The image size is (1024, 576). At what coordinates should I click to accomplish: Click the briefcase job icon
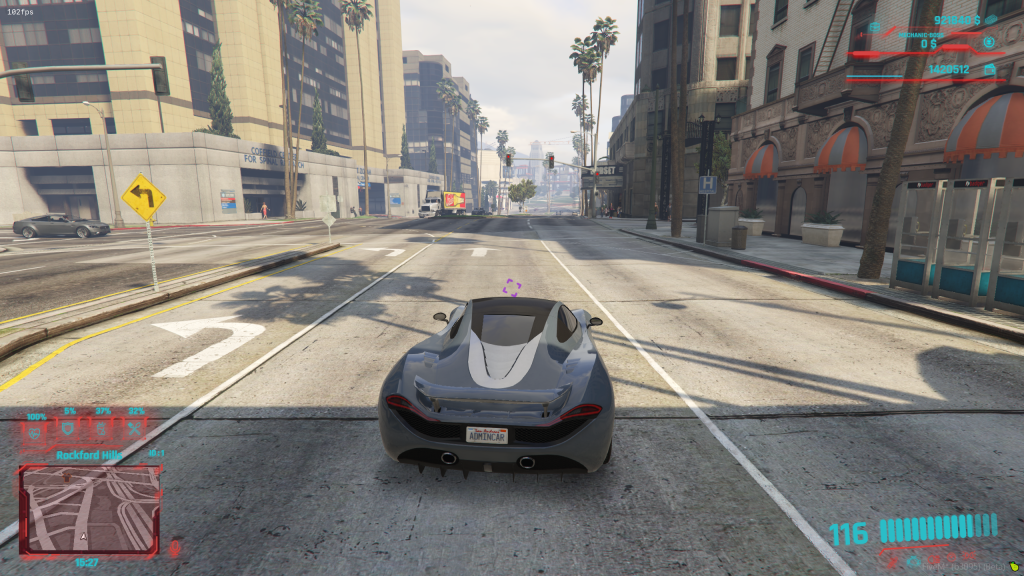point(873,27)
